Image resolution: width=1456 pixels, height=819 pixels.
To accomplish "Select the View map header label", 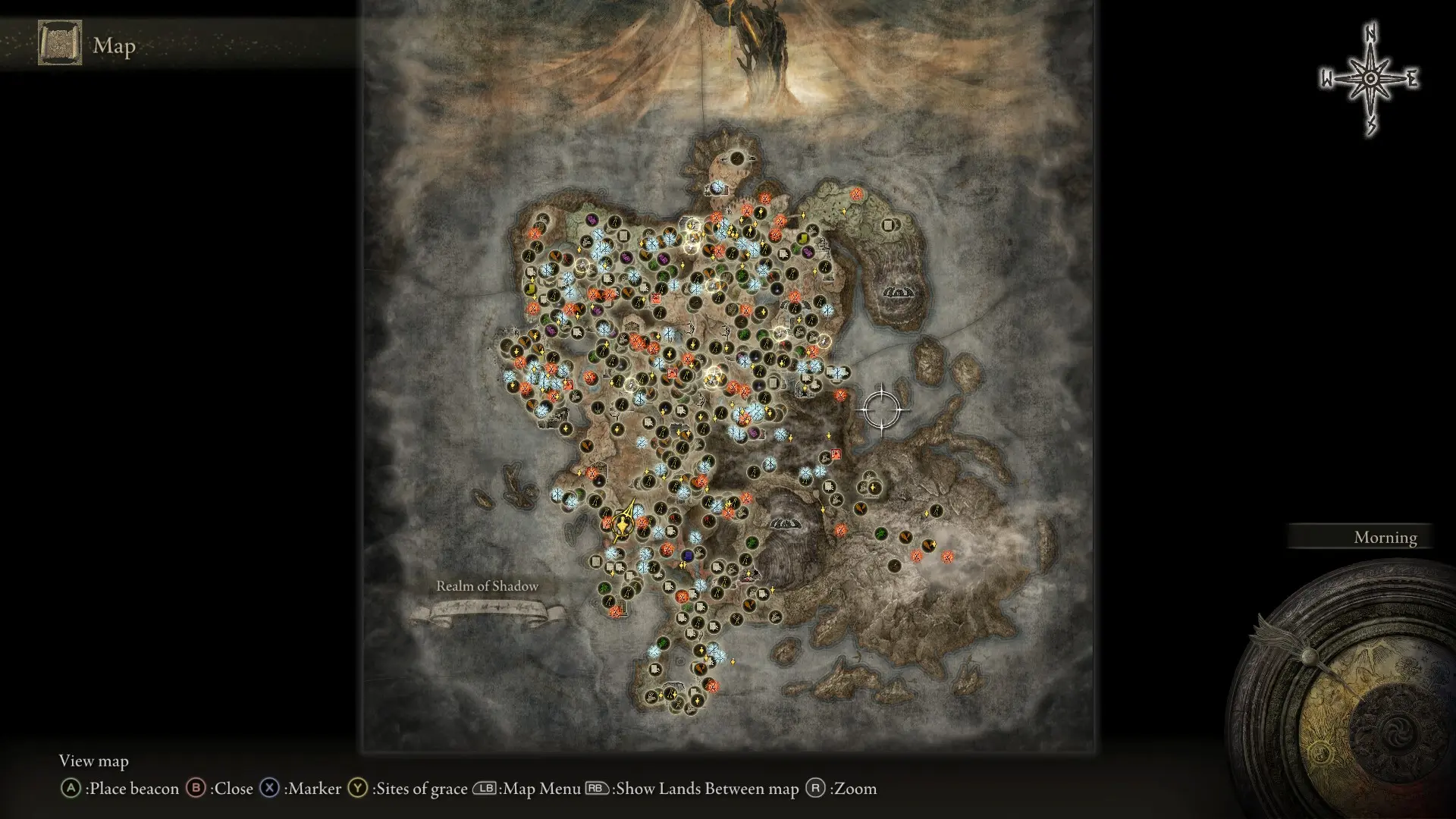I will [94, 761].
